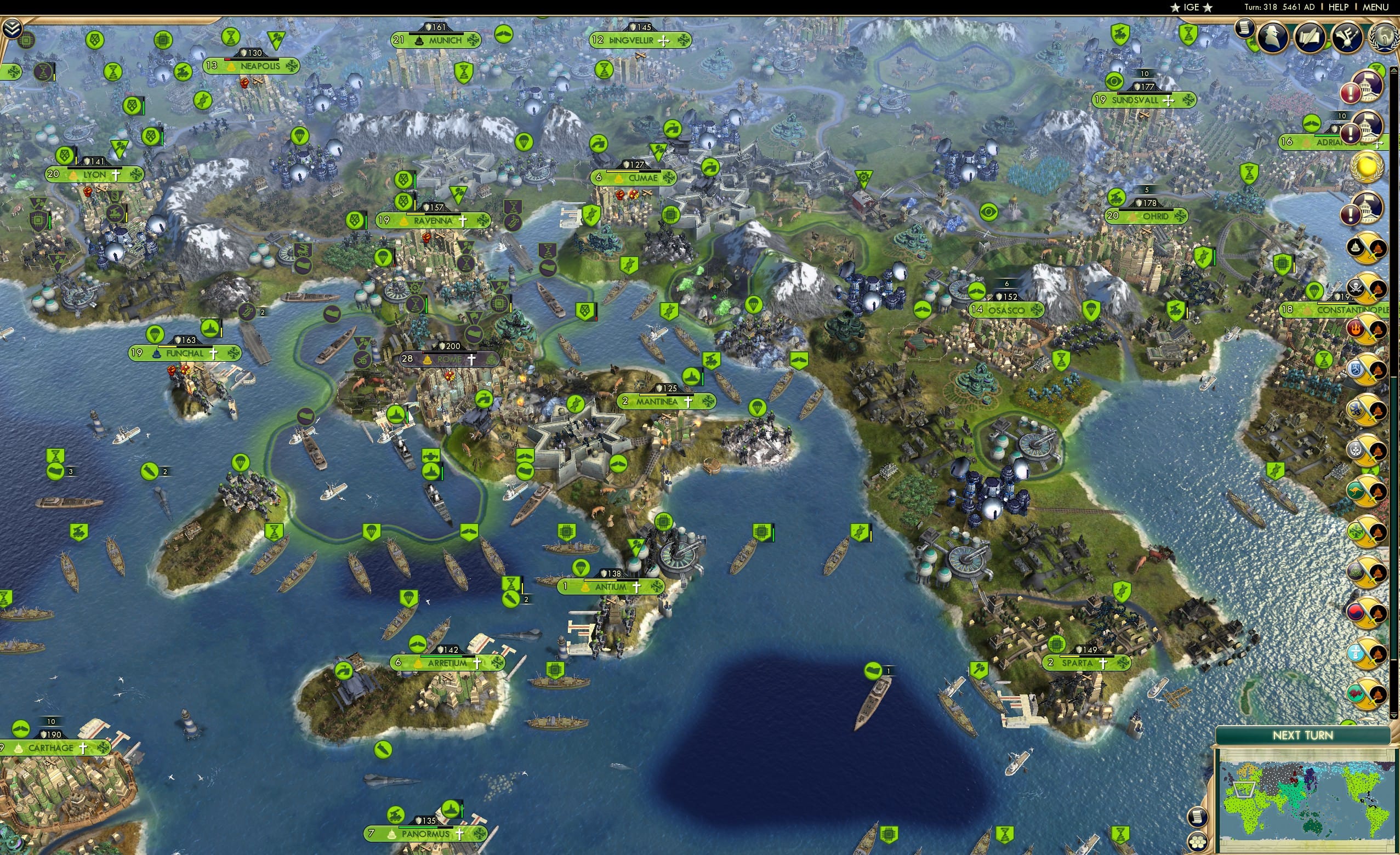Open the Social Policies quill-and-scroll icon

(1309, 38)
